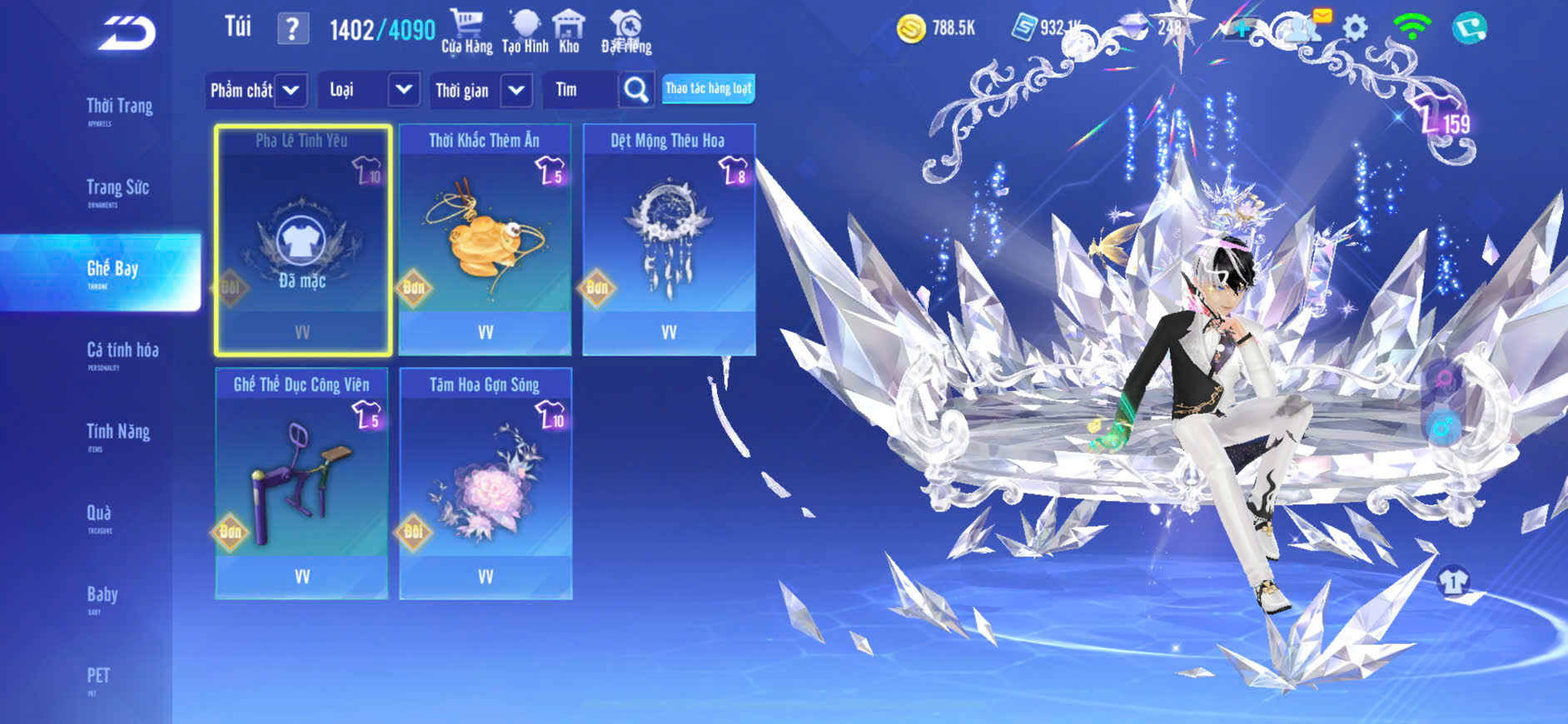Switch to the Baby tab

point(102,596)
